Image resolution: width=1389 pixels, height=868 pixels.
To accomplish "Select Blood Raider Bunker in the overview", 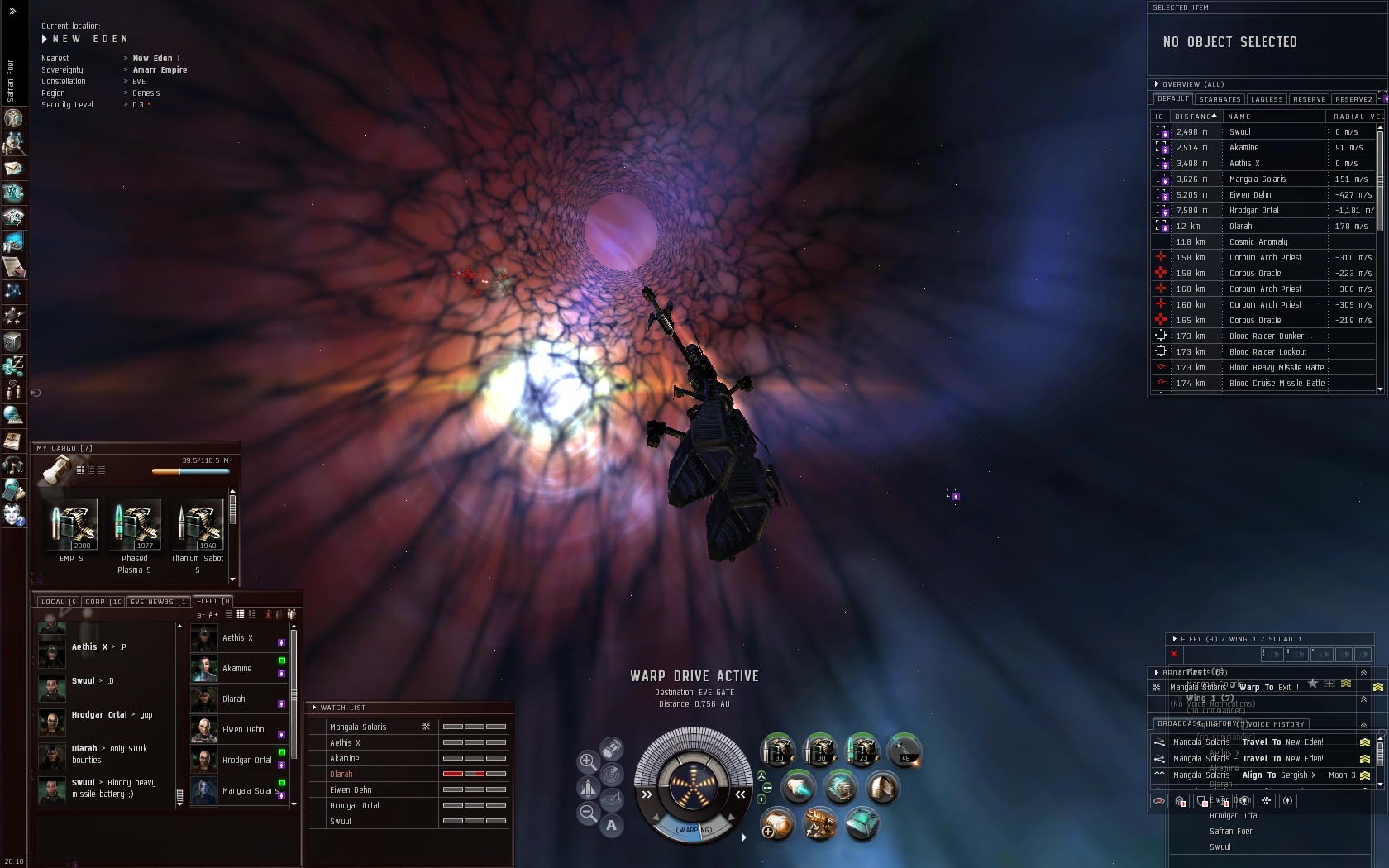I will pyautogui.click(x=1266, y=336).
